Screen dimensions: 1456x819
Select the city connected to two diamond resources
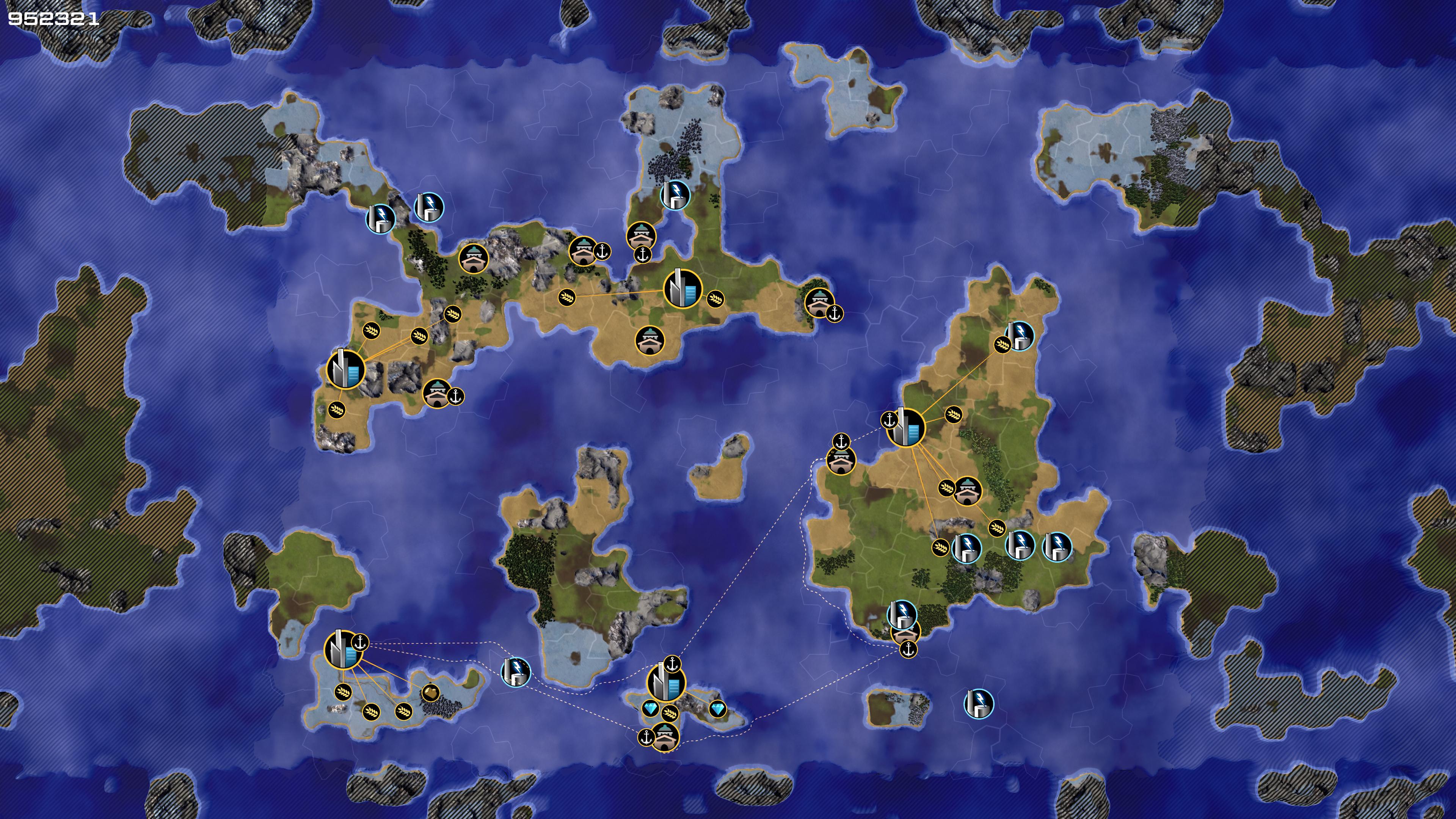665,683
